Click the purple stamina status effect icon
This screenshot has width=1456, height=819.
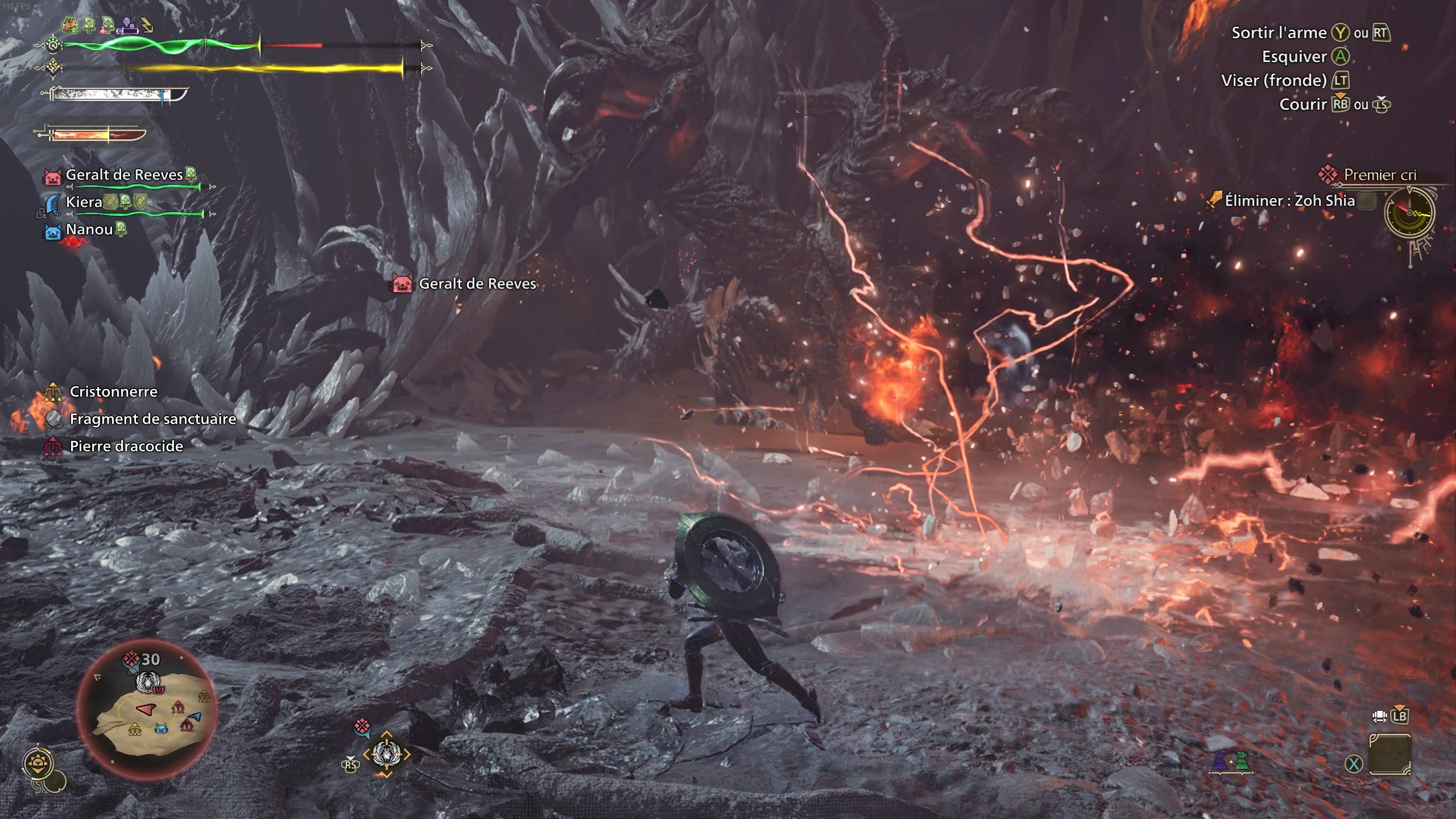tap(127, 26)
